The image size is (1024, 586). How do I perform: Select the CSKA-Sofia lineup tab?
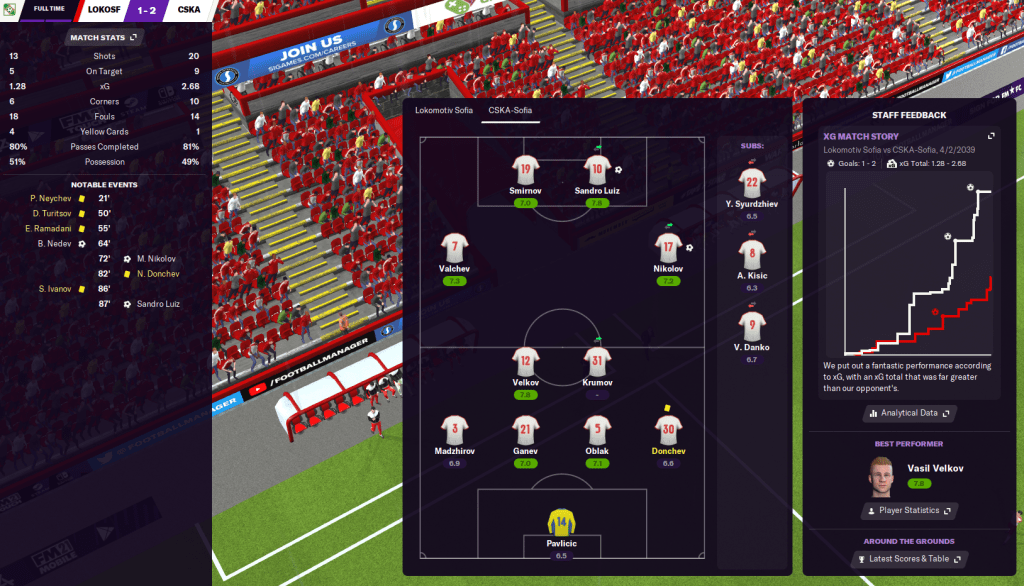(x=509, y=110)
